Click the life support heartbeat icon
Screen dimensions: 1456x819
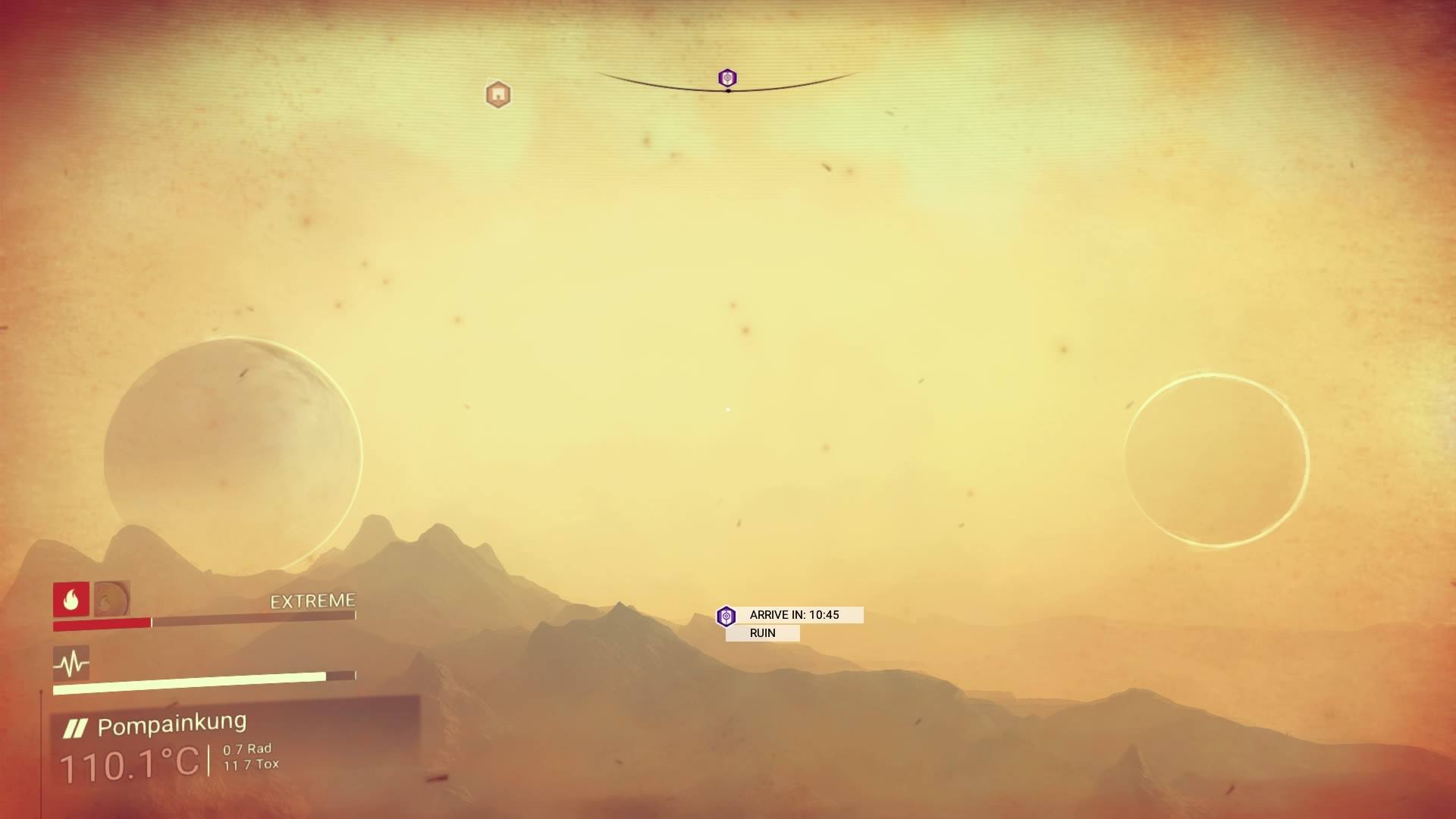point(71,664)
